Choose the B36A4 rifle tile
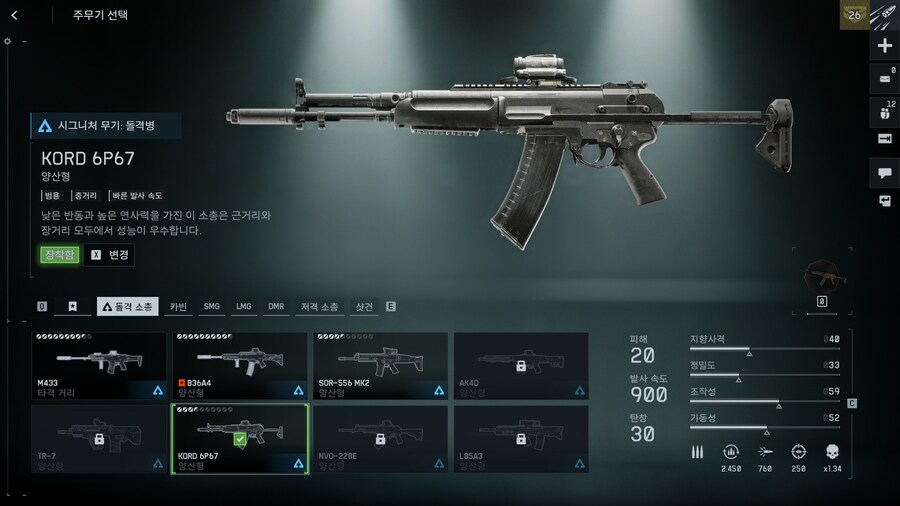 tap(240, 366)
